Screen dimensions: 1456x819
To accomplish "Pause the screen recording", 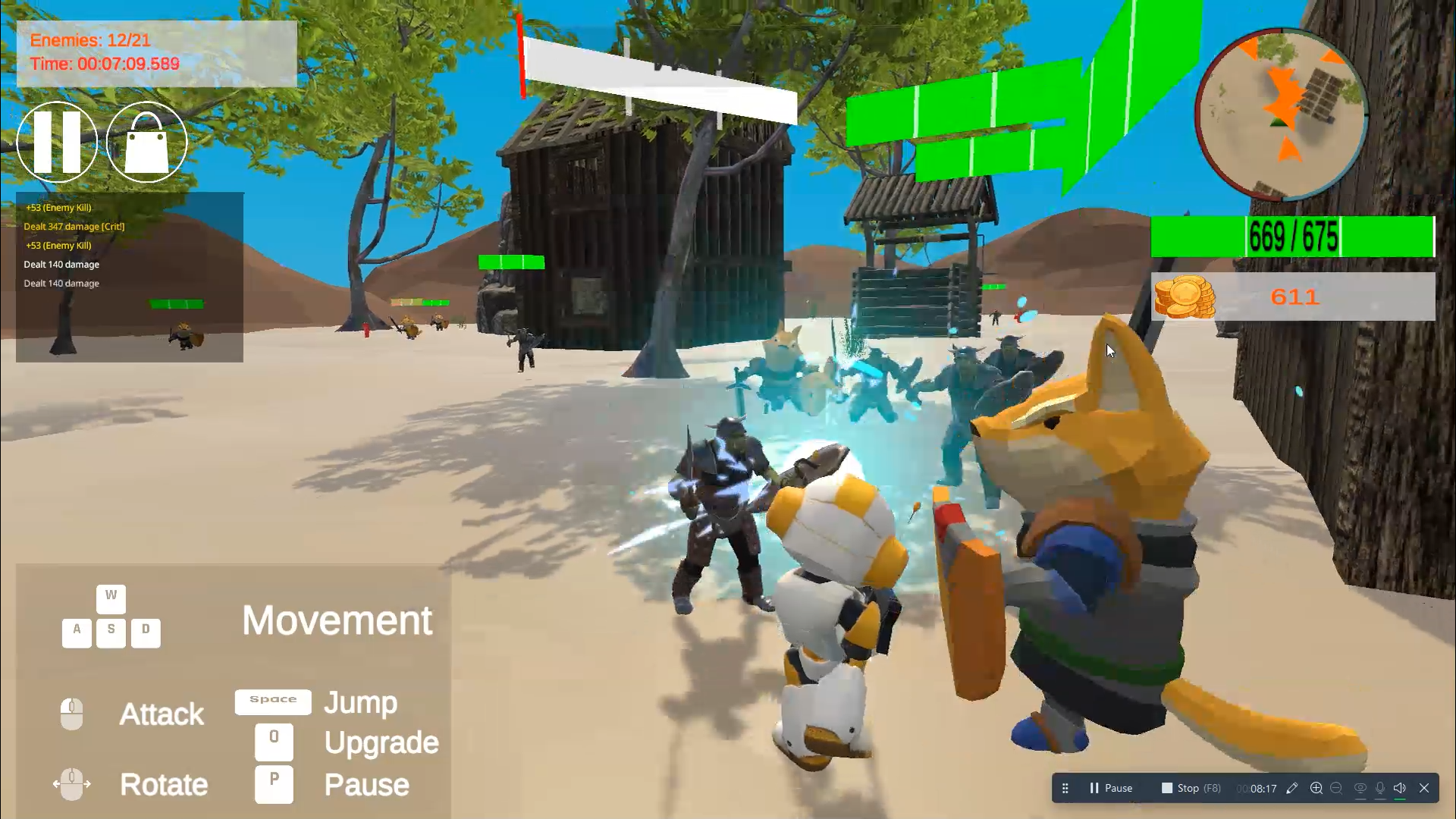I will [x=1110, y=788].
